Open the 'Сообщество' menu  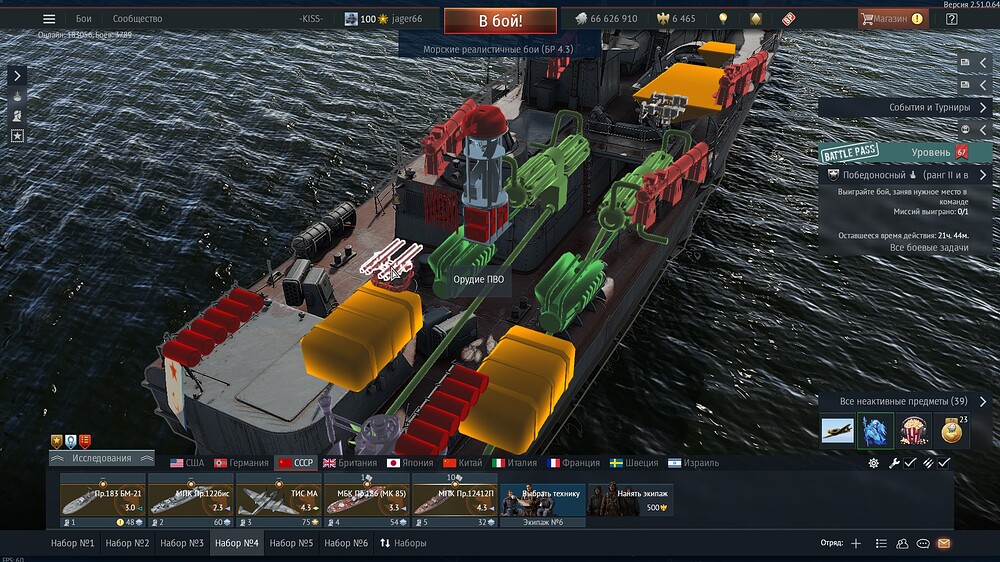137,19
